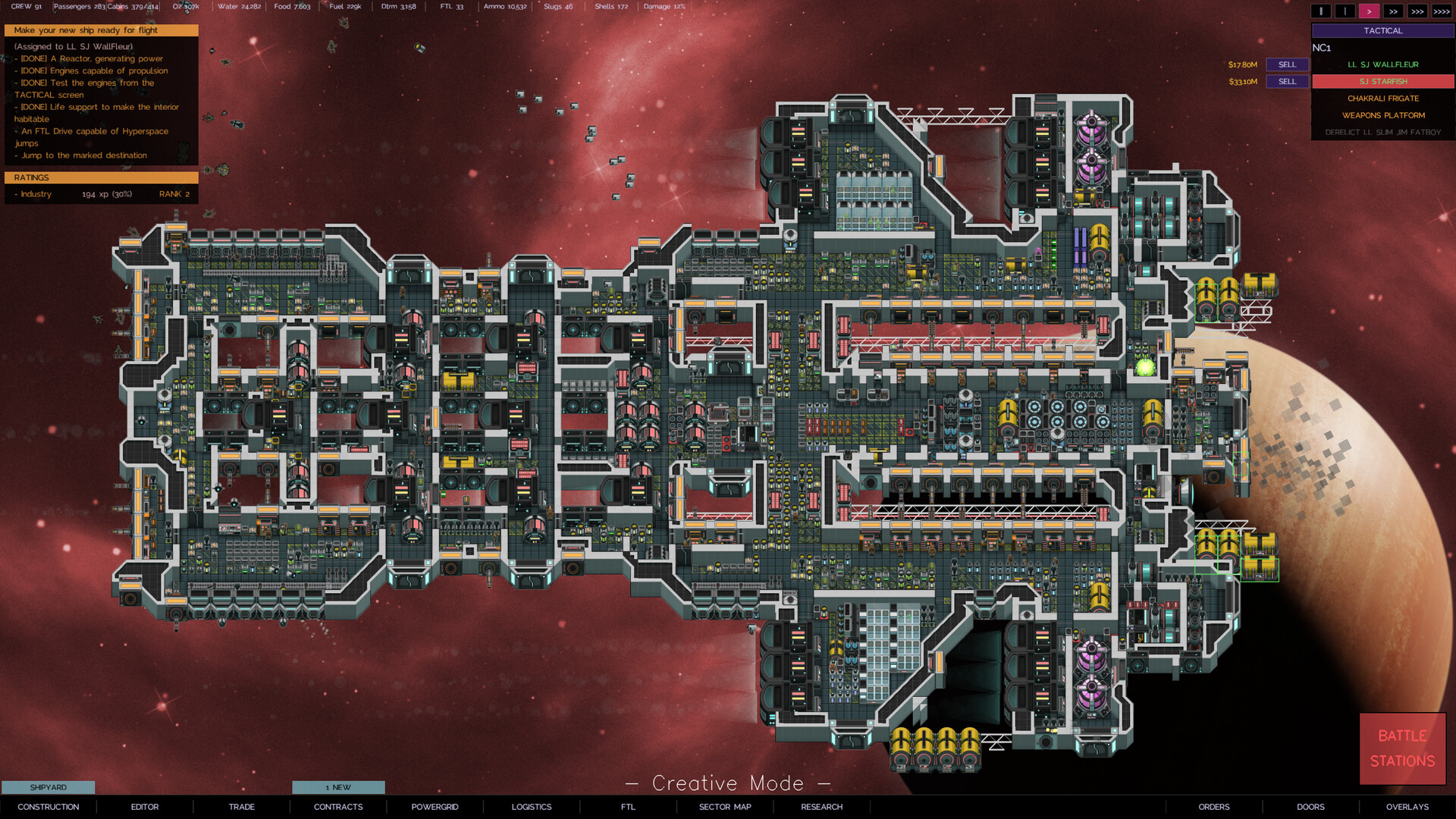Screen dimensions: 1456x819
Task: Pause the game simulation
Action: pos(1320,11)
